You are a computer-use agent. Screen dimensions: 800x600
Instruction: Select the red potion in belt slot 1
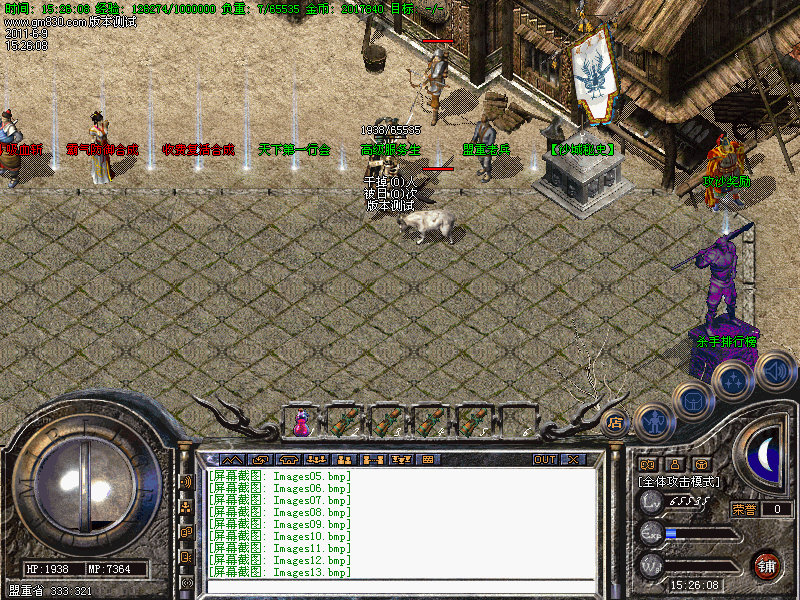point(301,422)
